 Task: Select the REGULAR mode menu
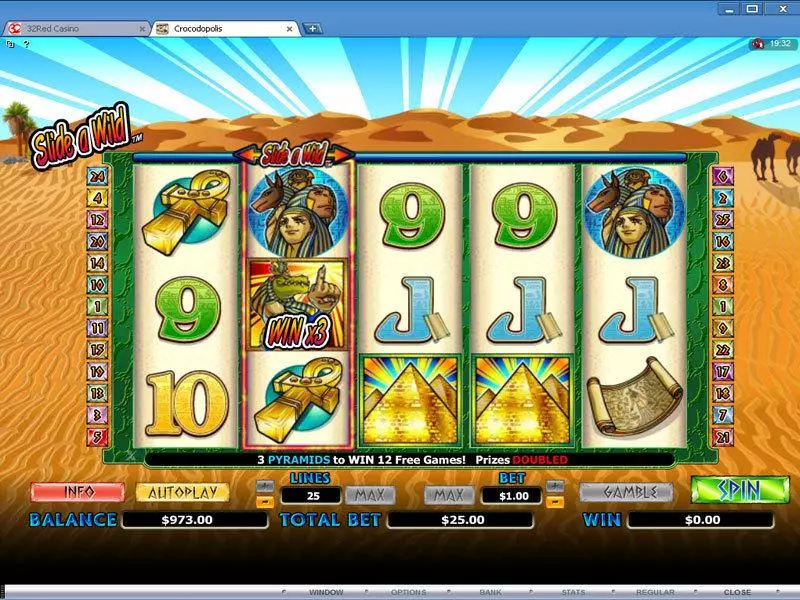[656, 592]
